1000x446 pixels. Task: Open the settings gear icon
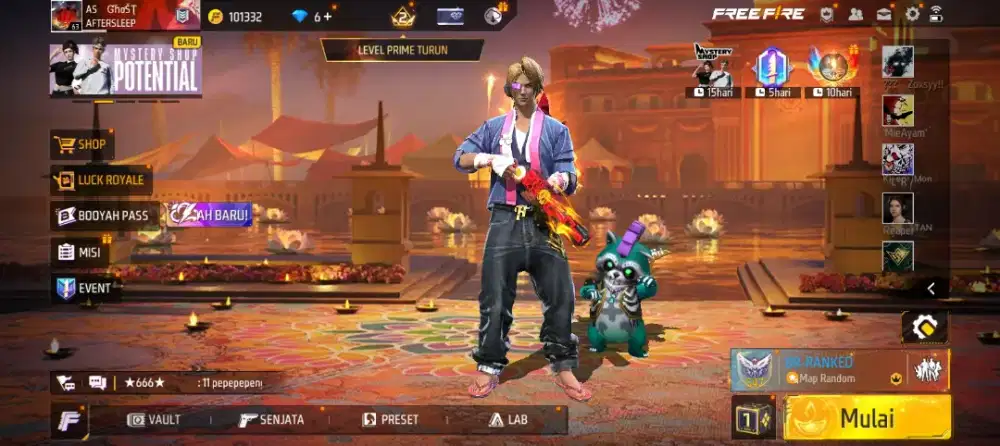(912, 14)
